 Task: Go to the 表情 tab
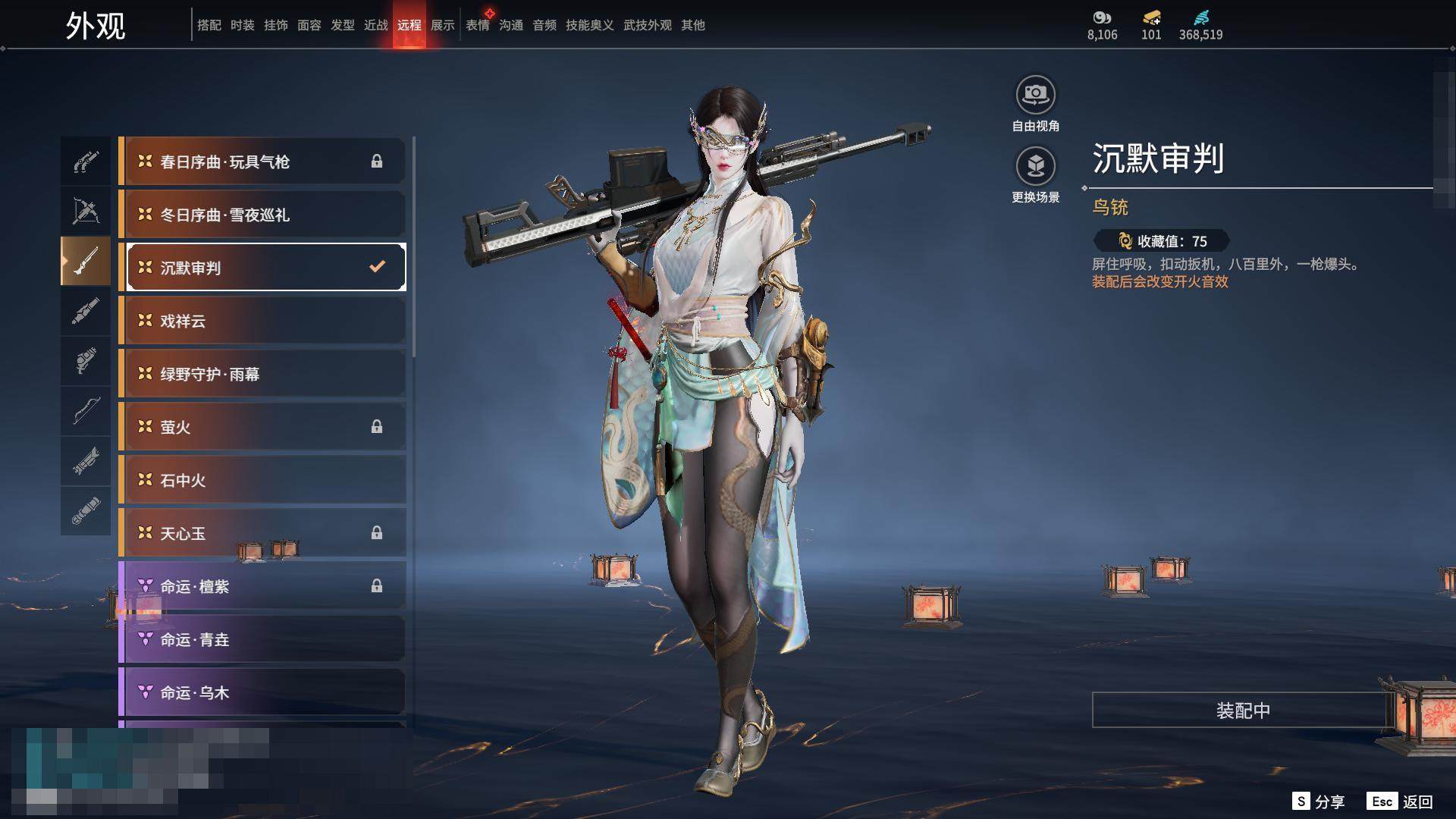478,25
